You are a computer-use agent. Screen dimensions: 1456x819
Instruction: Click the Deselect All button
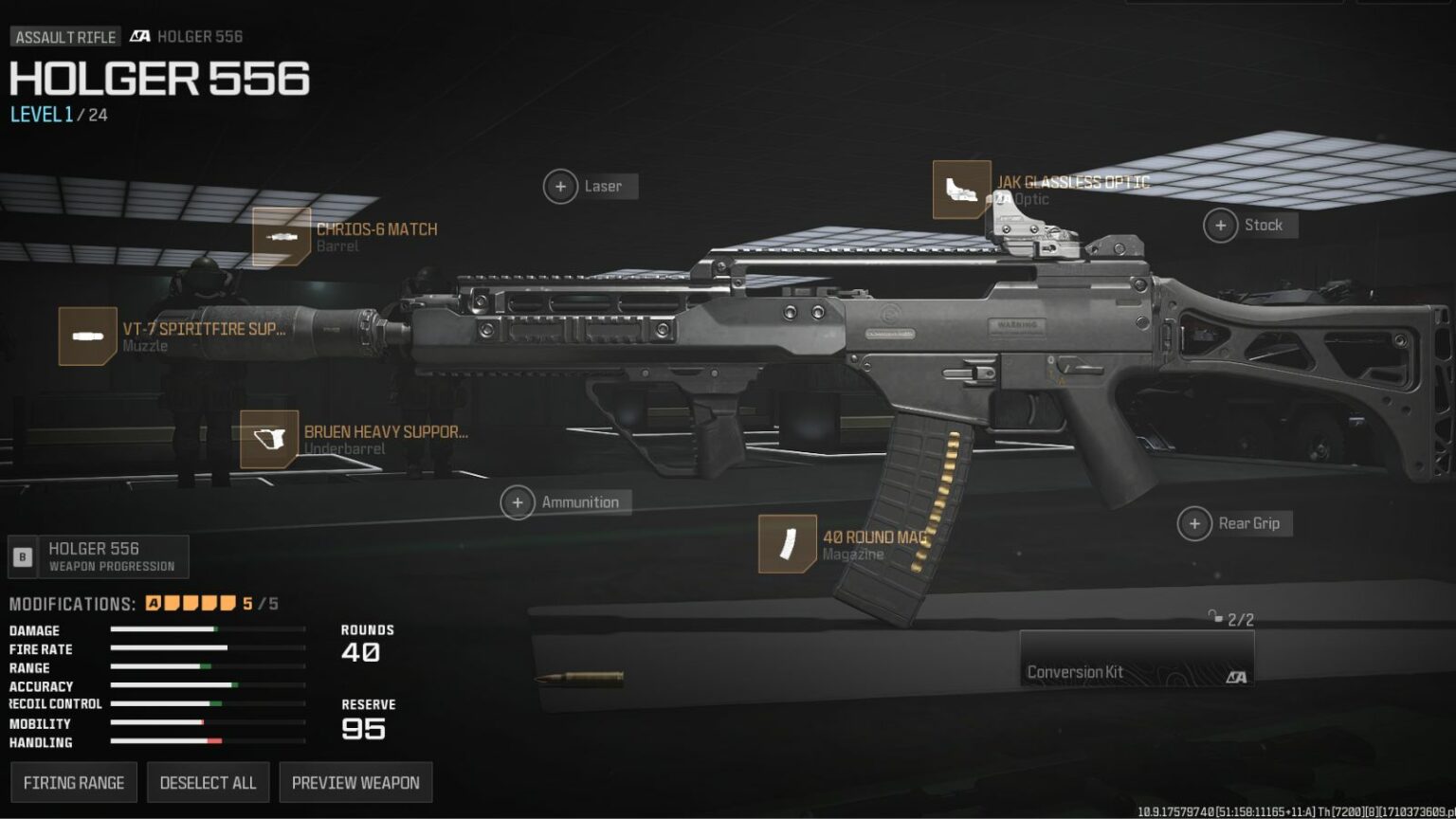[208, 782]
